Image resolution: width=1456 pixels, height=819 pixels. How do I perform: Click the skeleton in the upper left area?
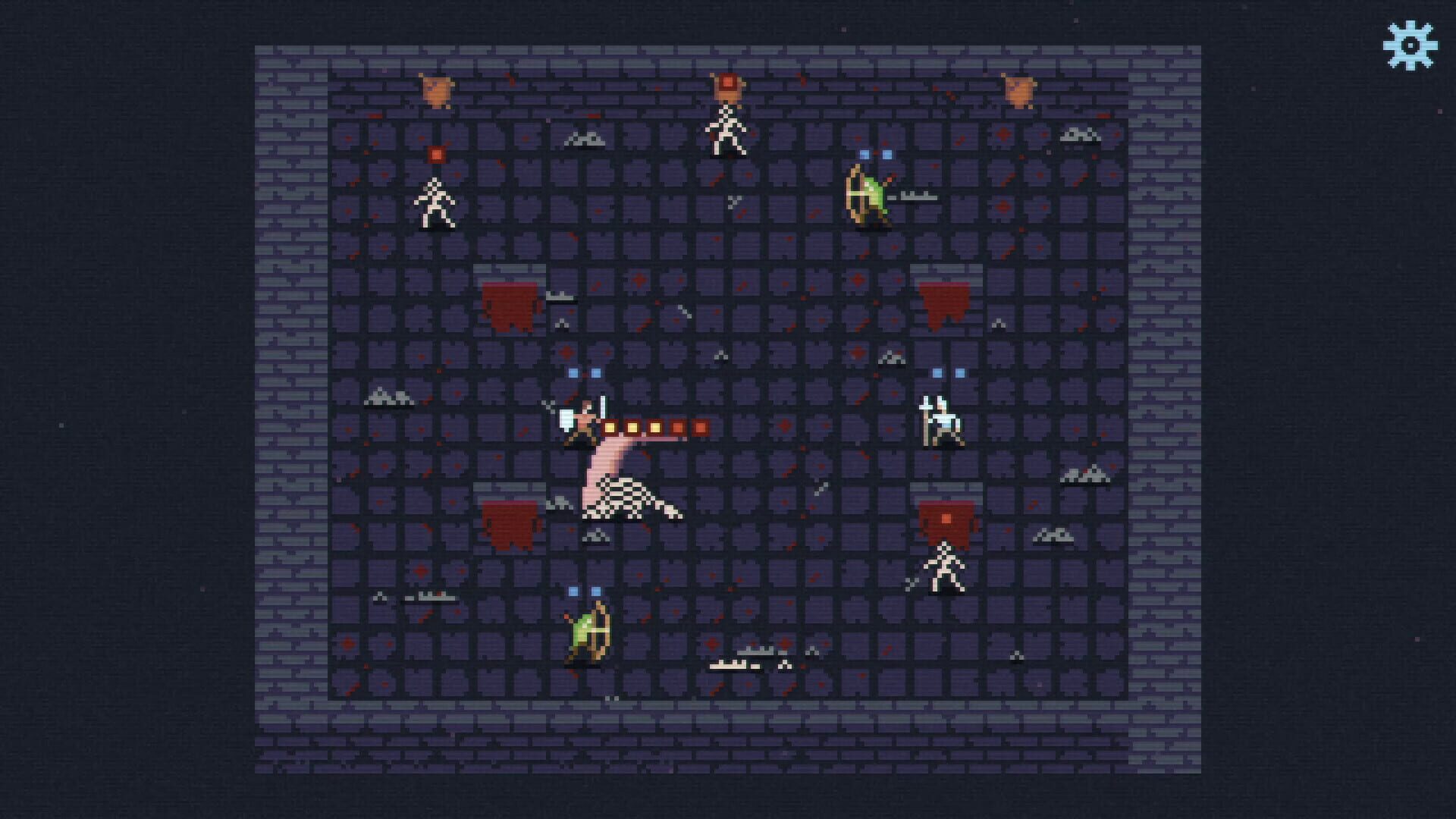434,201
